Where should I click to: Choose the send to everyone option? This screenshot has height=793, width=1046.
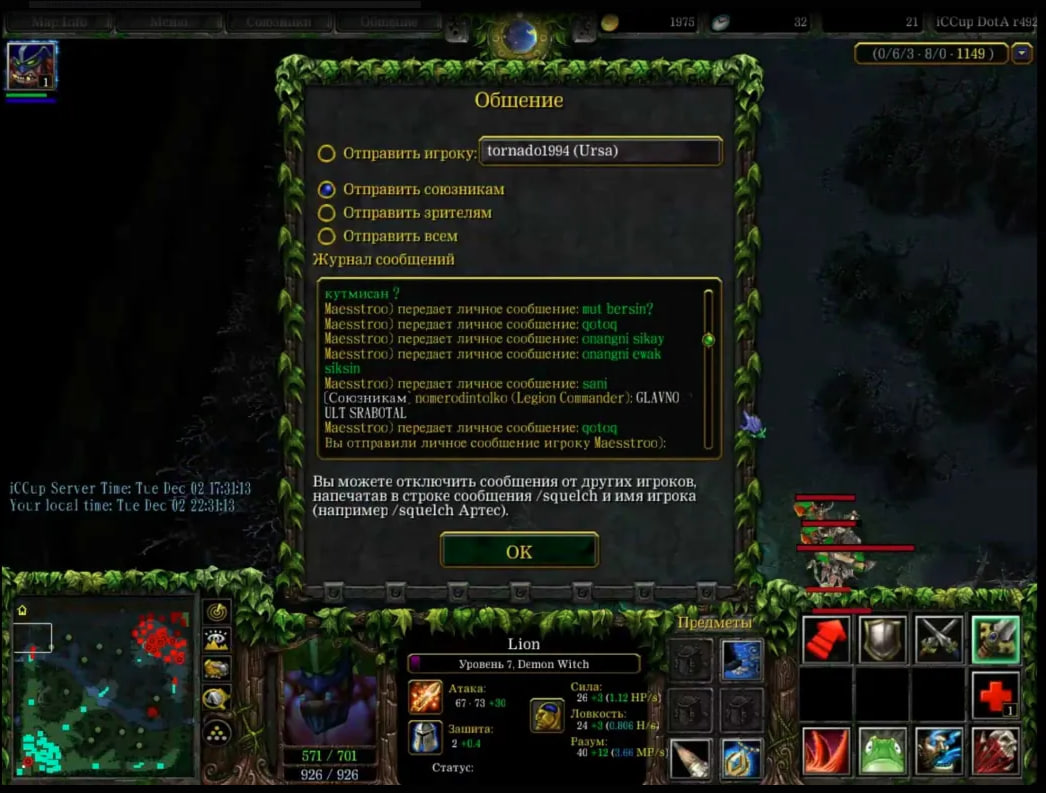326,237
